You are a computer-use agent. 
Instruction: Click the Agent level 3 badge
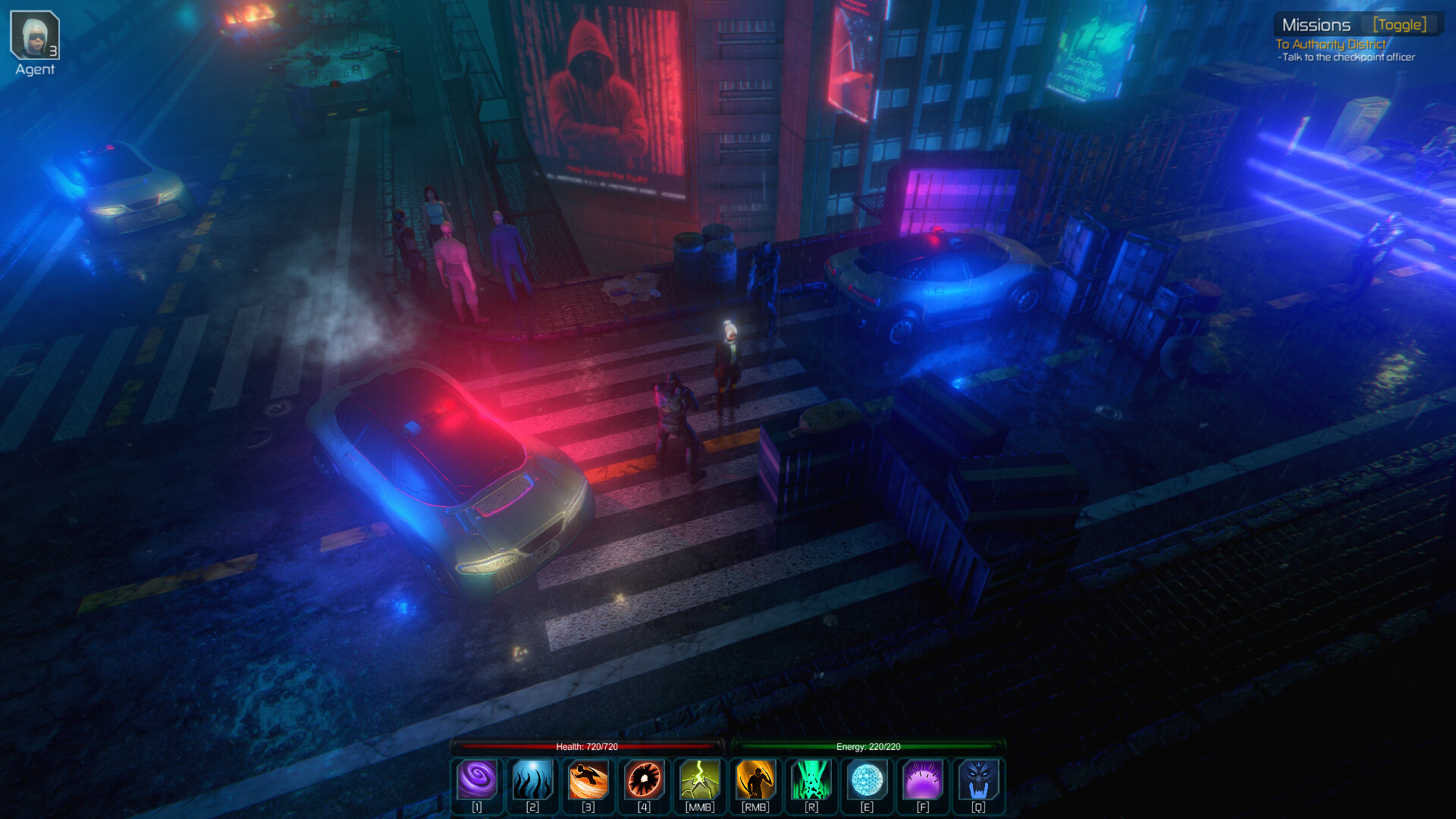pyautogui.click(x=53, y=51)
